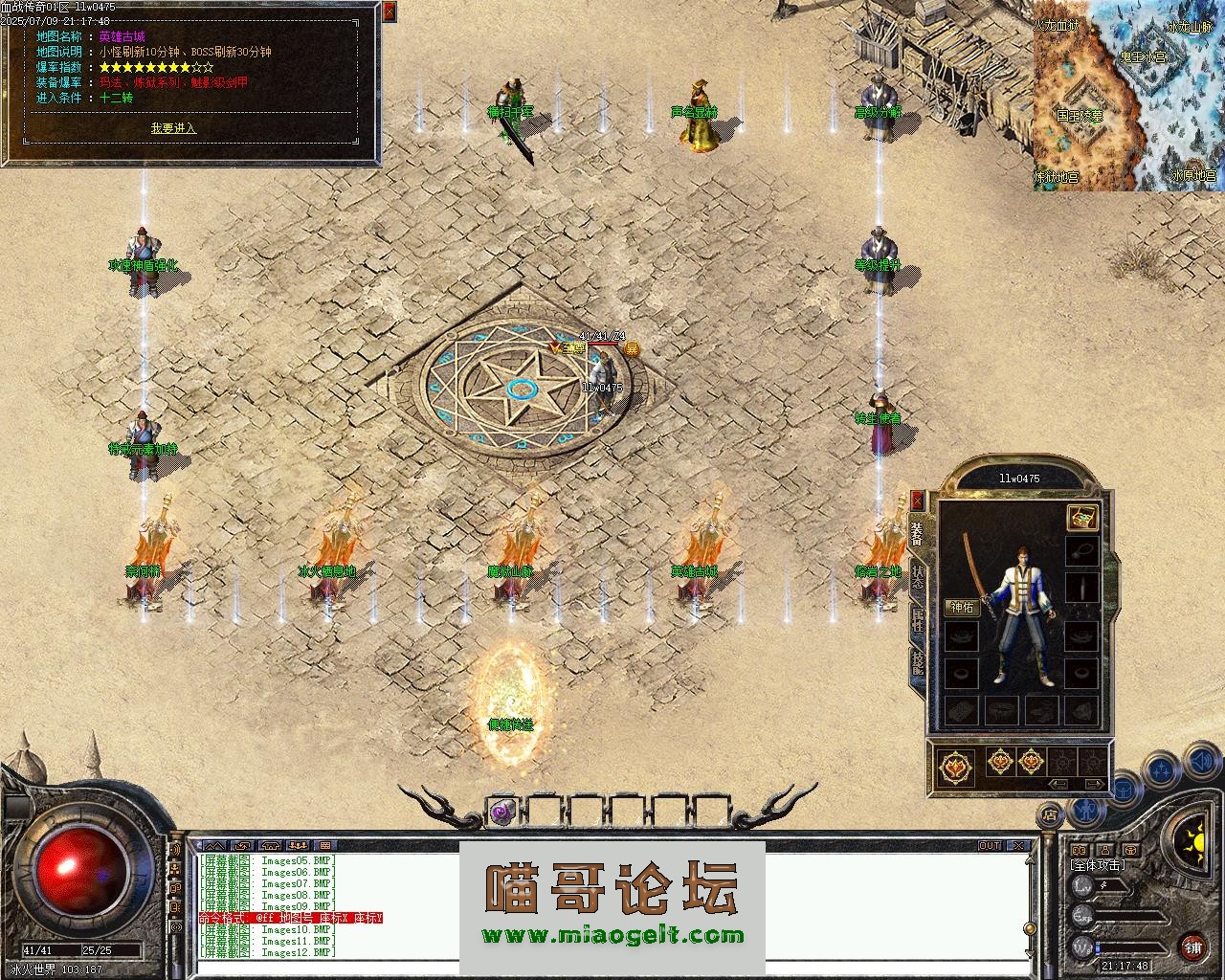
Task: Show the 装备 equipment tab
Action: tap(918, 533)
